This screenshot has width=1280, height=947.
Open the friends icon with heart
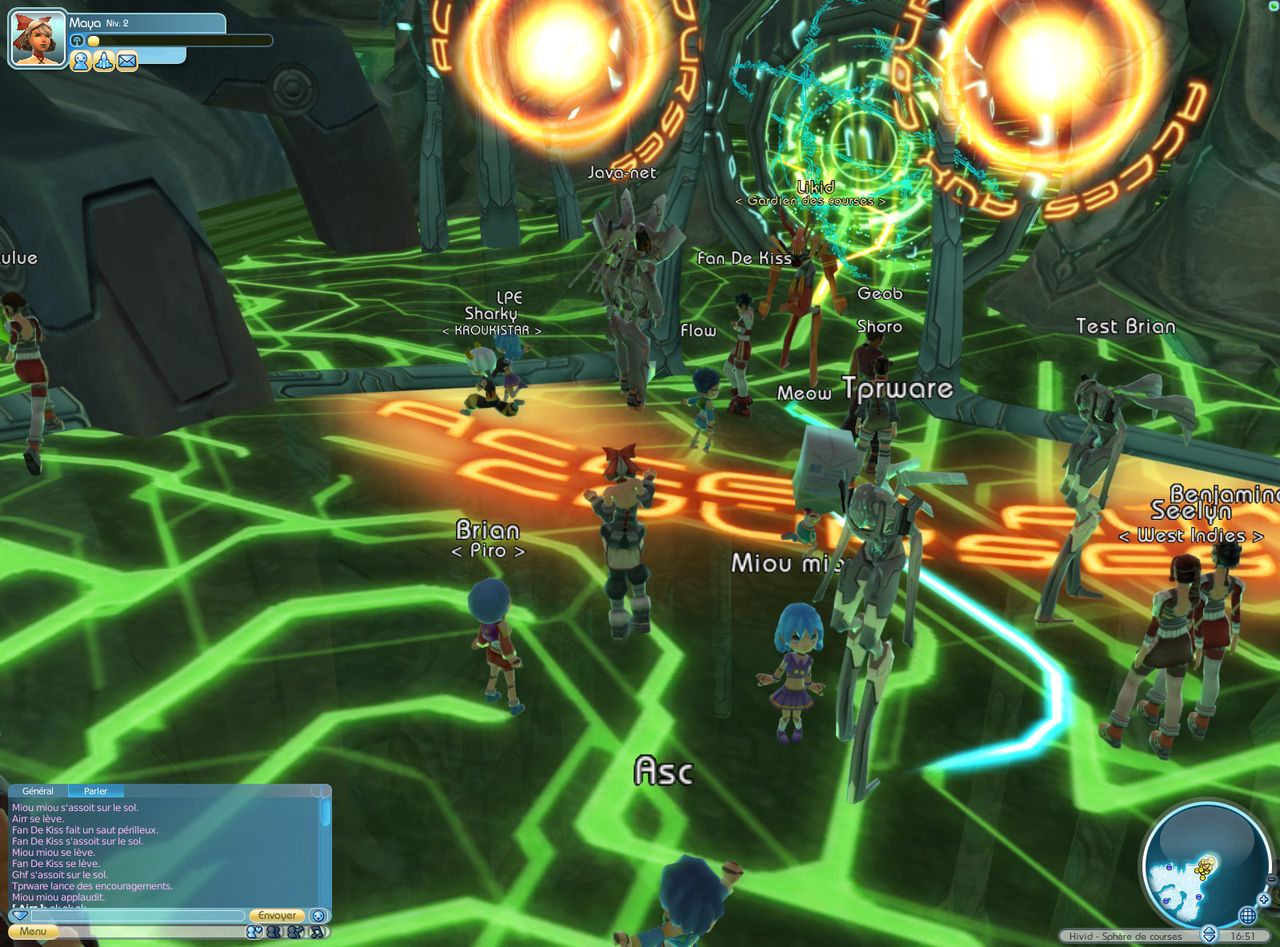click(254, 932)
